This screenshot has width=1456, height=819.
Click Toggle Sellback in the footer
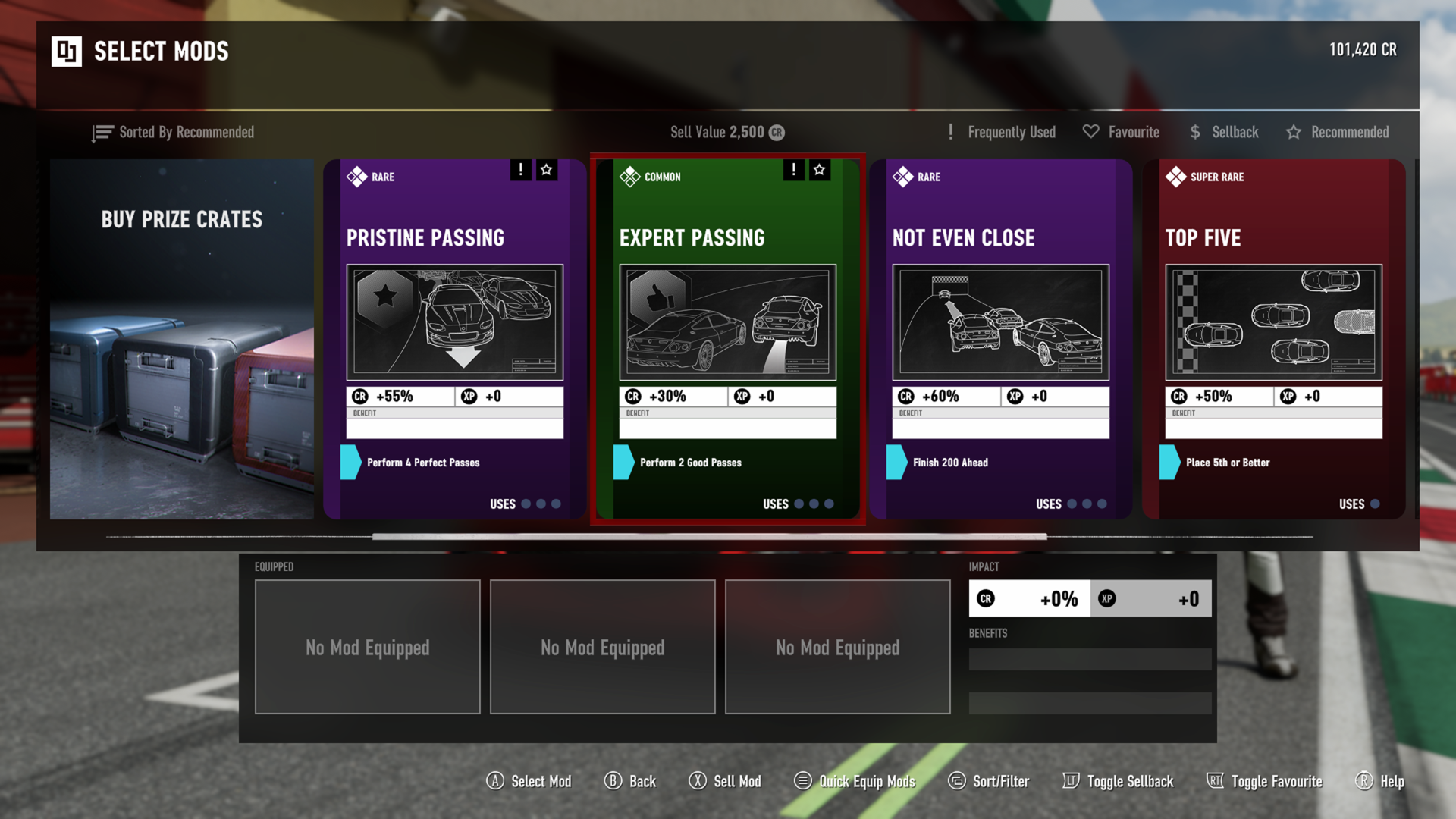(1118, 781)
